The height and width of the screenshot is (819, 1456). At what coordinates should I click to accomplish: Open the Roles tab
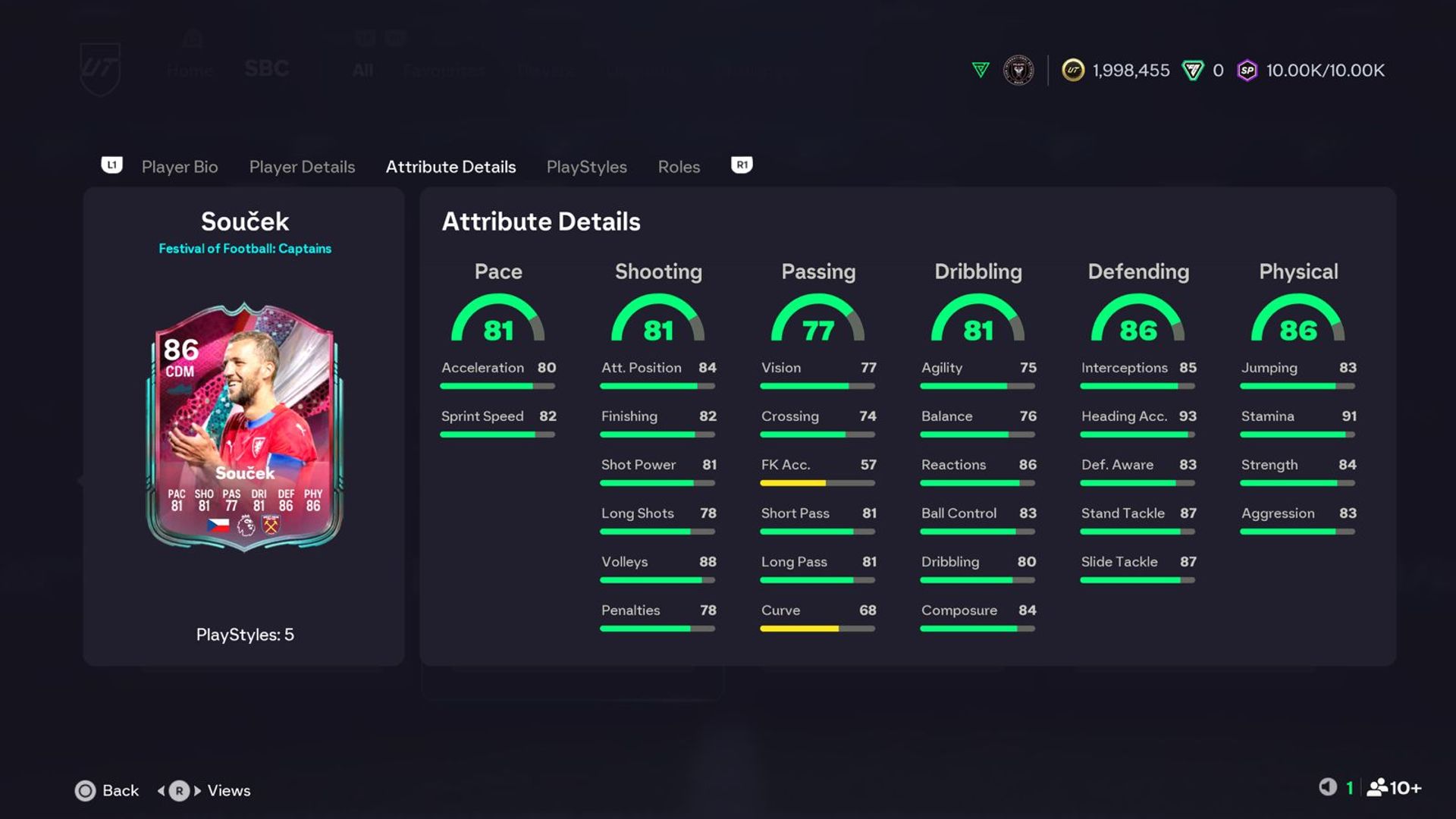[x=678, y=167]
